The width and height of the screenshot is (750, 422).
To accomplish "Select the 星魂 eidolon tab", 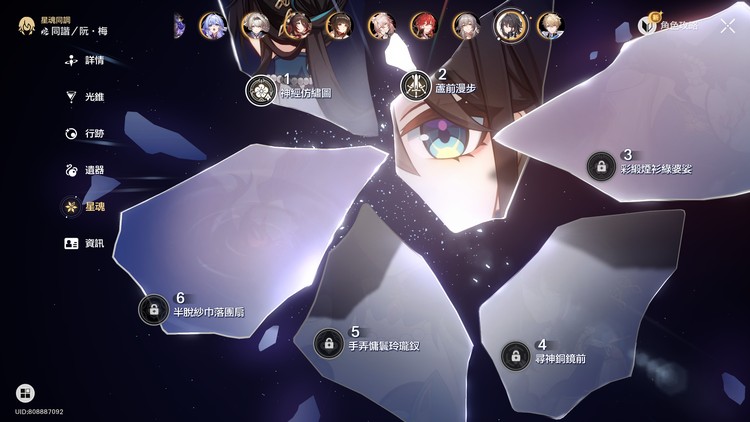I will pos(86,207).
